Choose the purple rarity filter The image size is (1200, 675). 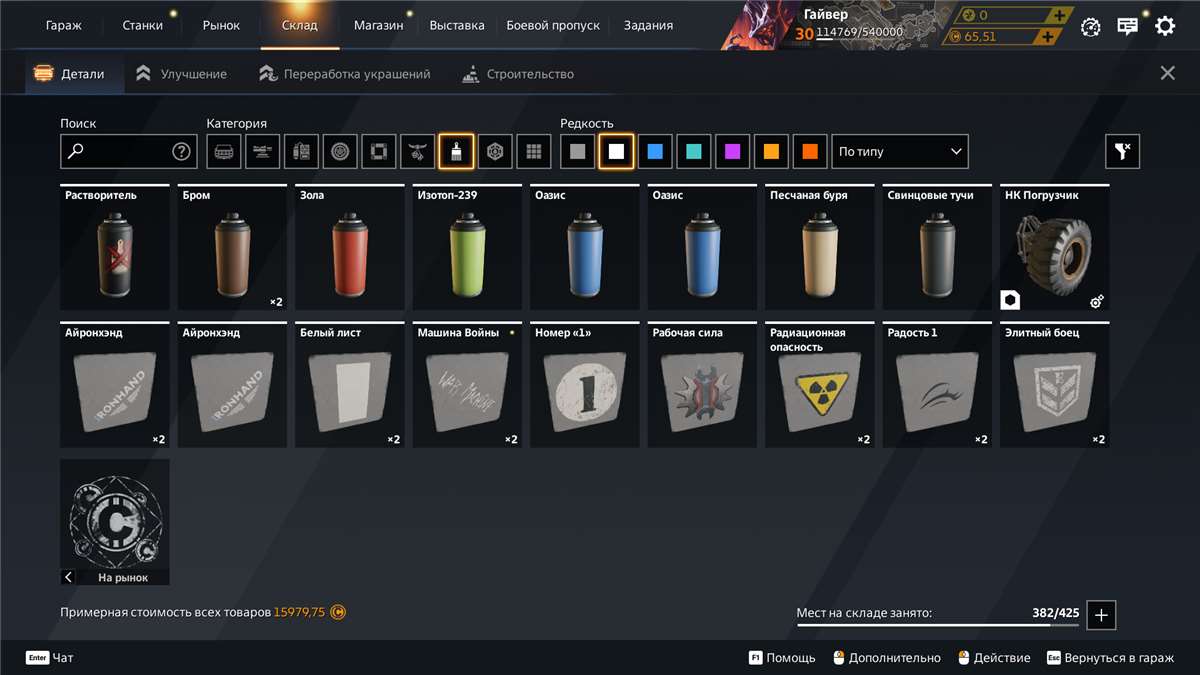(733, 152)
